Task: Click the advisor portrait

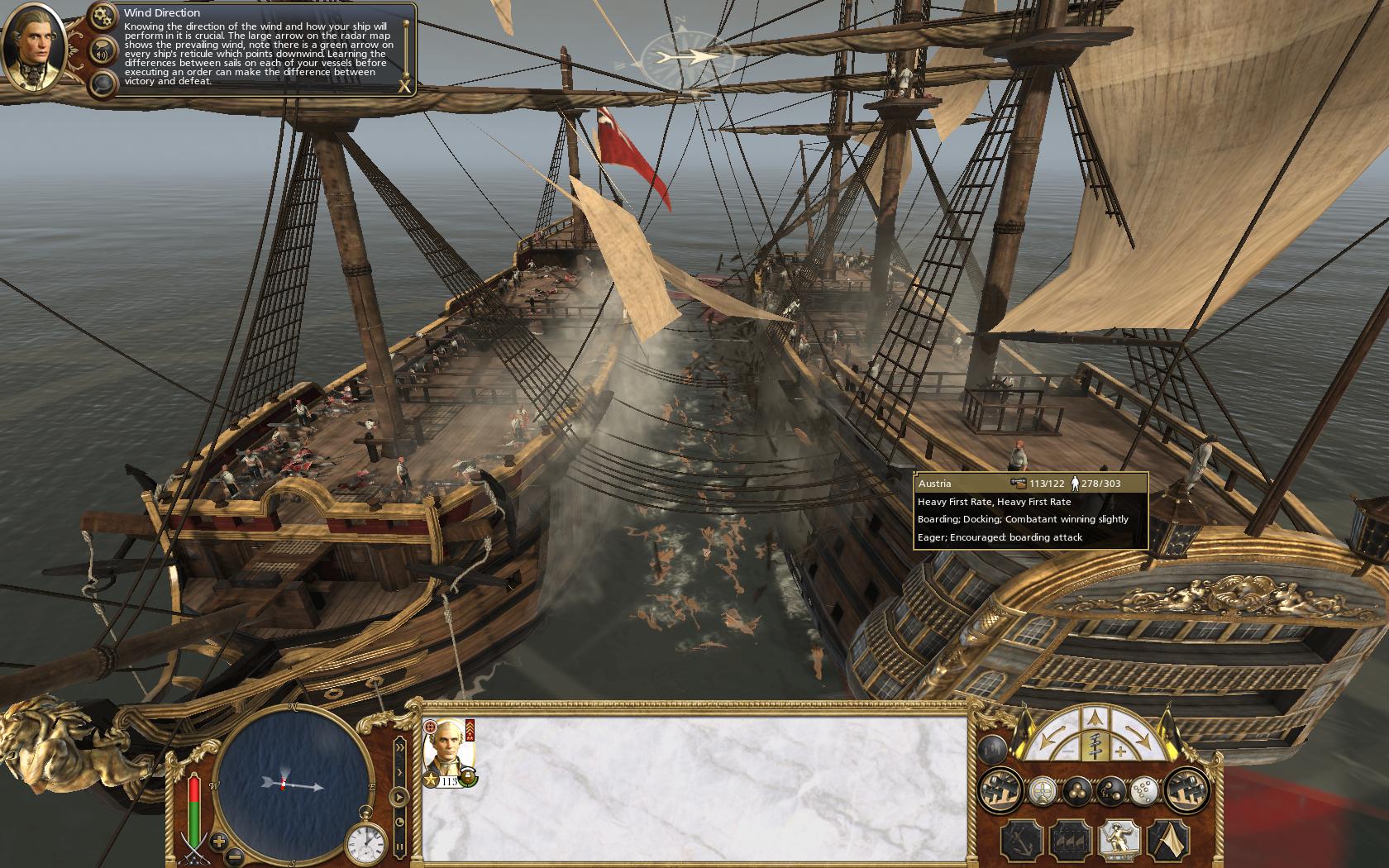Action: (35, 45)
